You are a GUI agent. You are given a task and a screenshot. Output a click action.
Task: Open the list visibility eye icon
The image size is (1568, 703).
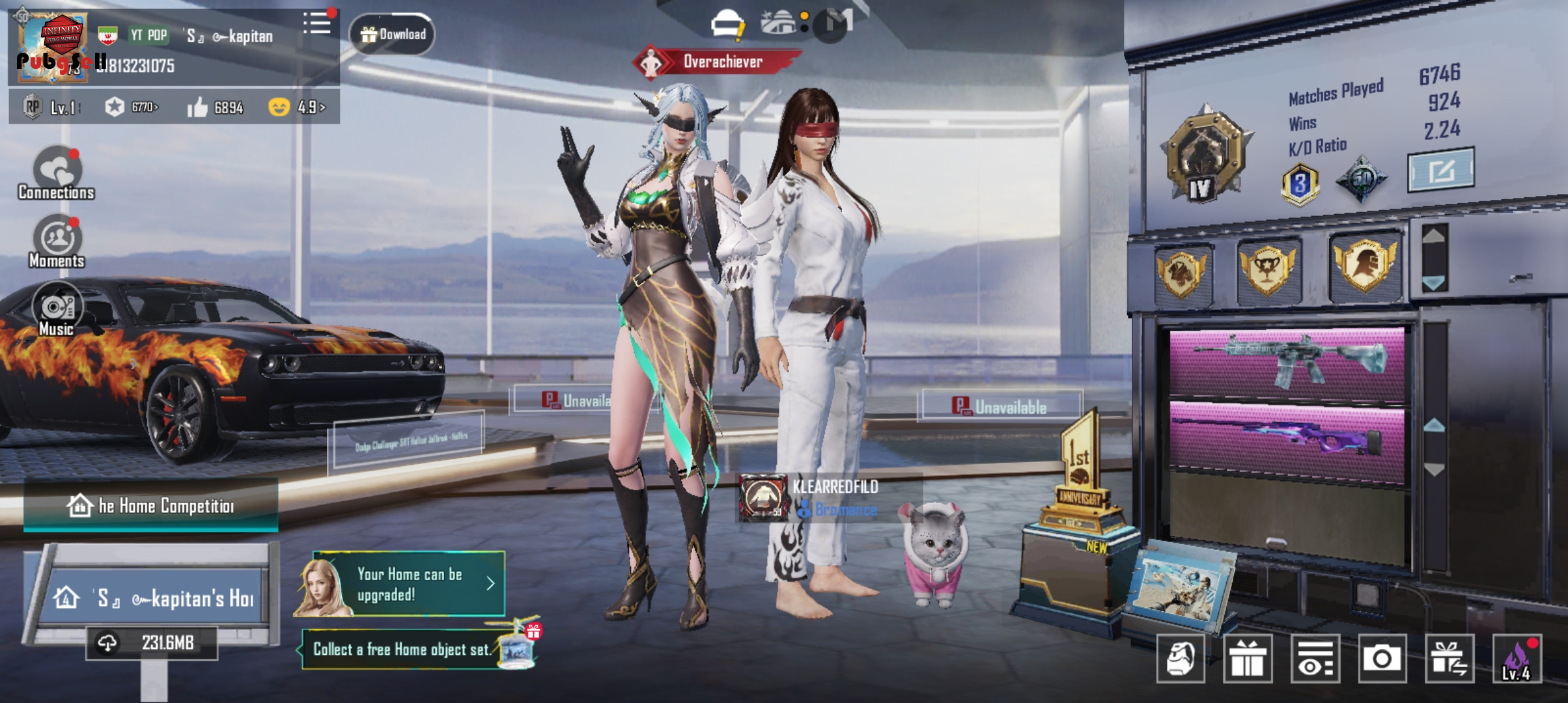[x=1315, y=659]
